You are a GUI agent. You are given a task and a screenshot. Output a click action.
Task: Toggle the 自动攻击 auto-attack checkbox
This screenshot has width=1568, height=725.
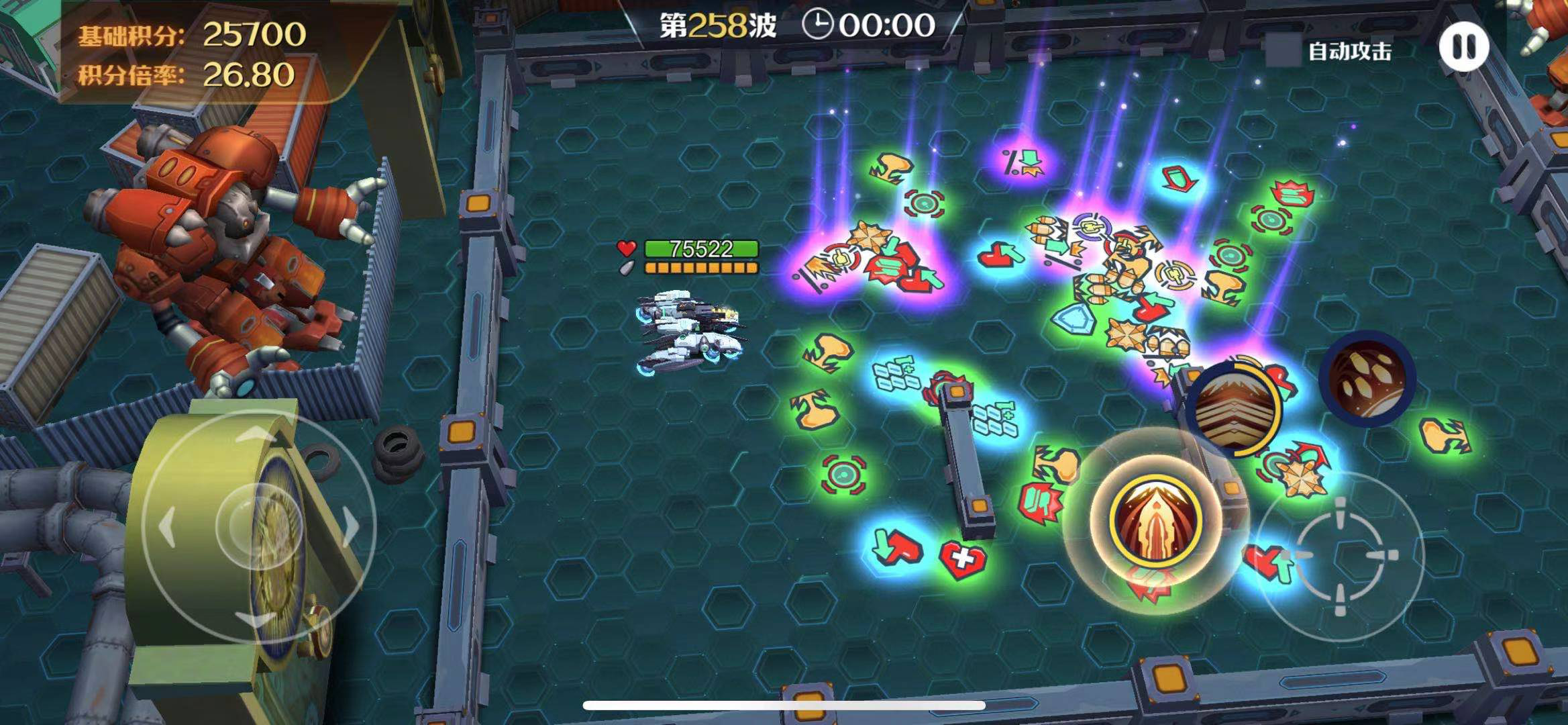click(x=1282, y=50)
